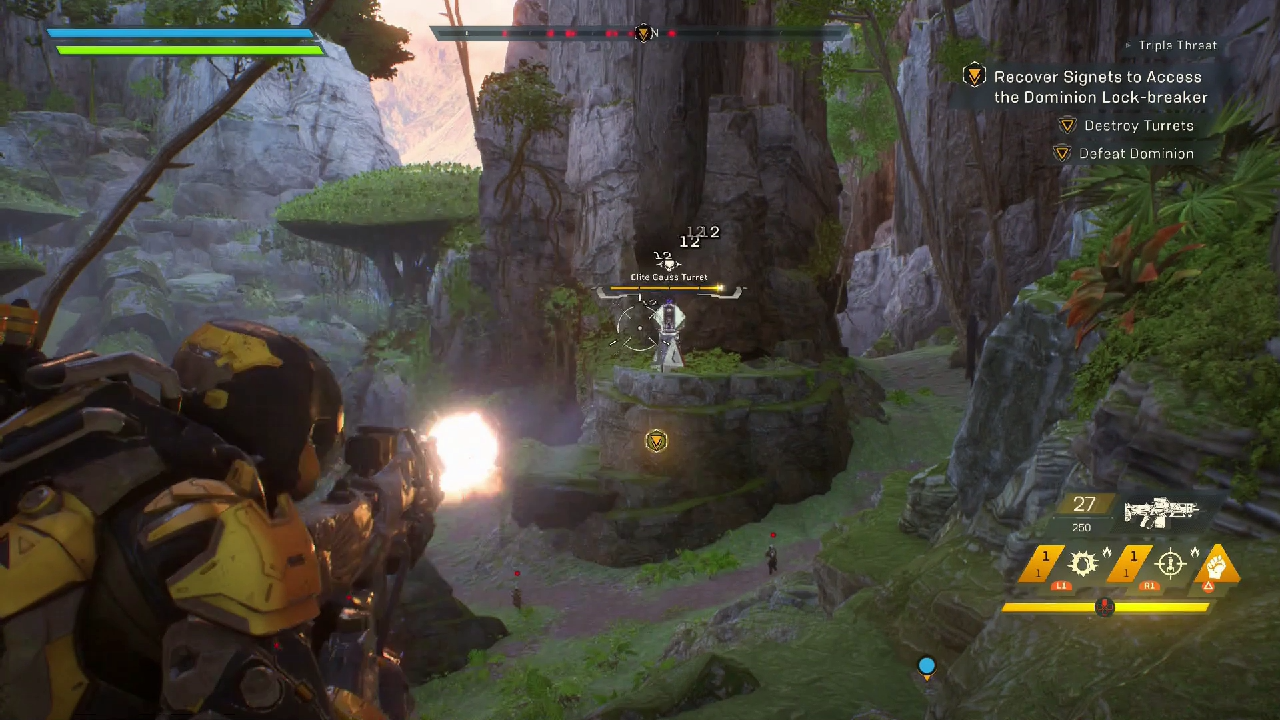Select the Defeat Dominion sub-objective
The image size is (1280, 720).
tap(1136, 154)
